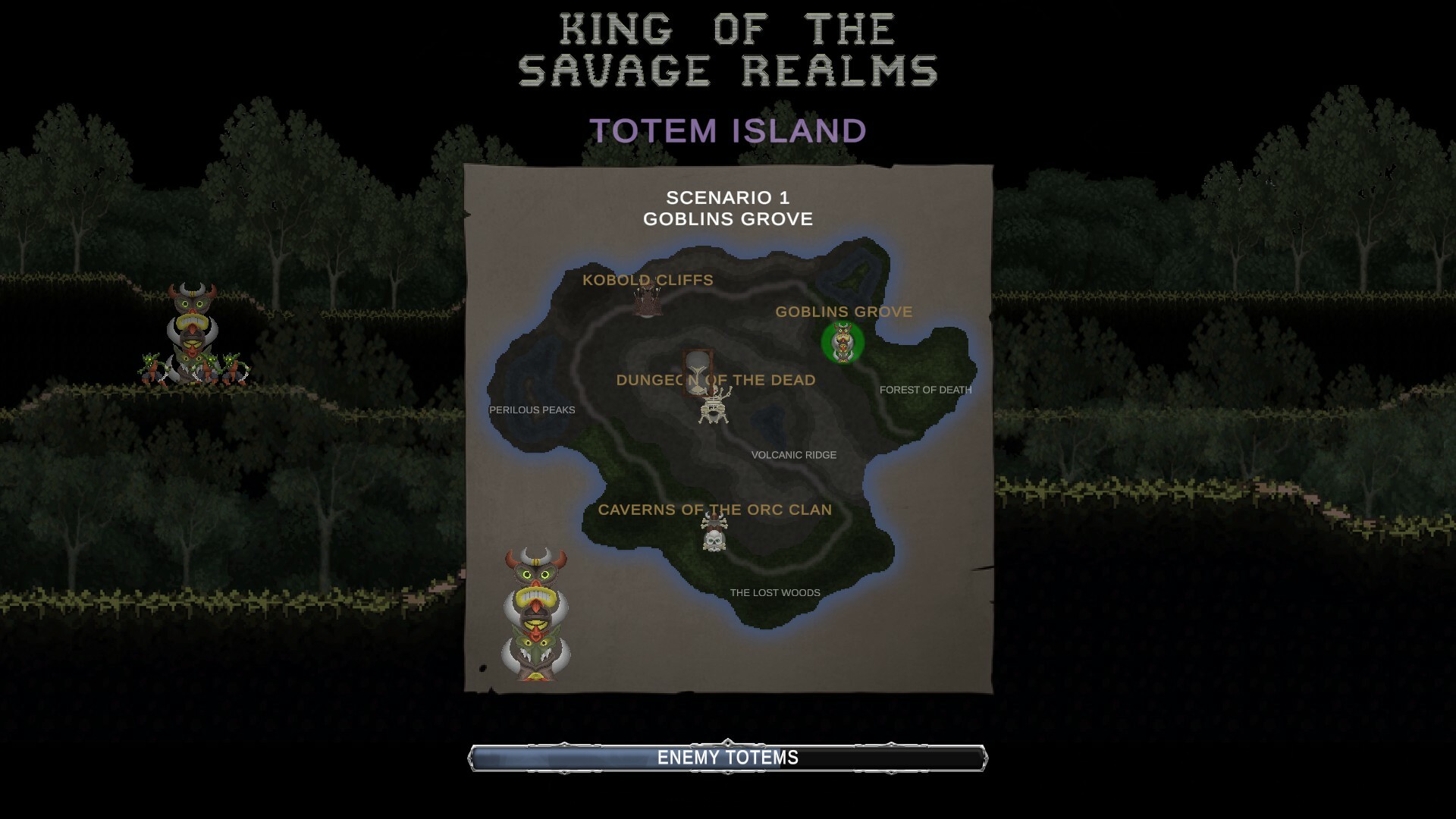Select the PERILOUS PEAKS region label
The image size is (1456, 819).
pos(531,409)
